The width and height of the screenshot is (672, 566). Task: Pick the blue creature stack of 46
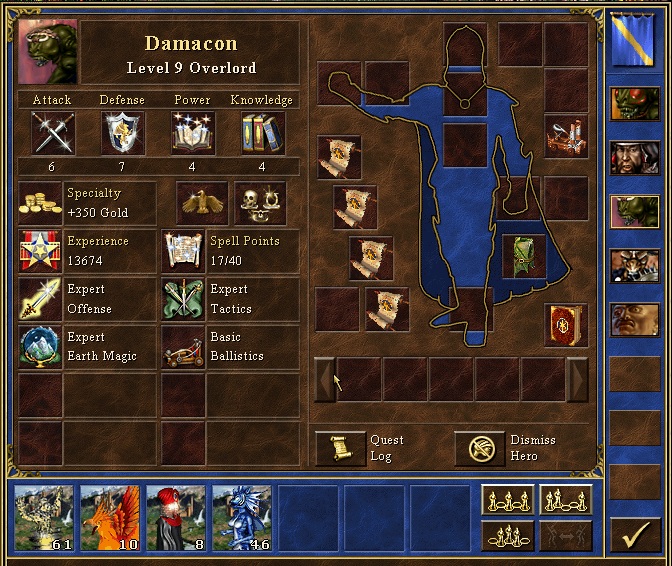pos(242,519)
